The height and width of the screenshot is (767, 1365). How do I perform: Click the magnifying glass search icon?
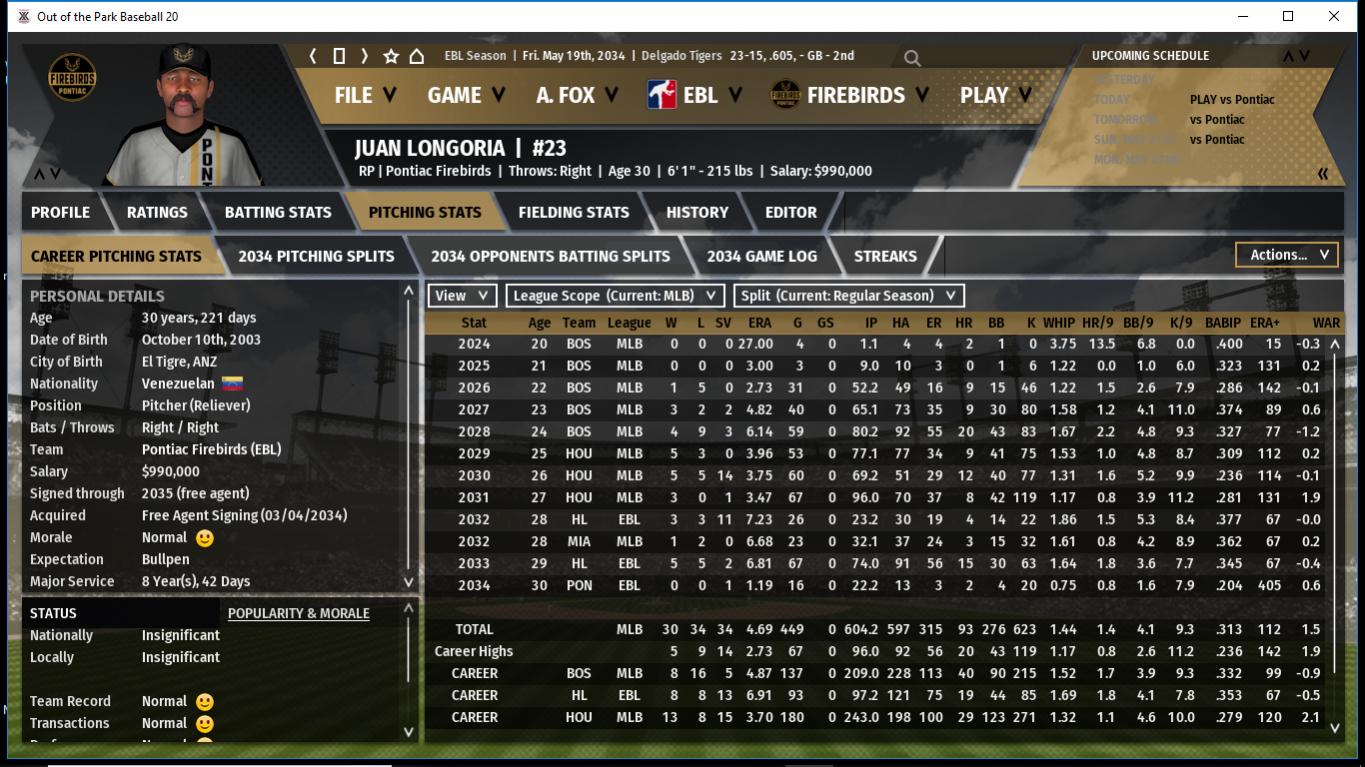pyautogui.click(x=912, y=58)
